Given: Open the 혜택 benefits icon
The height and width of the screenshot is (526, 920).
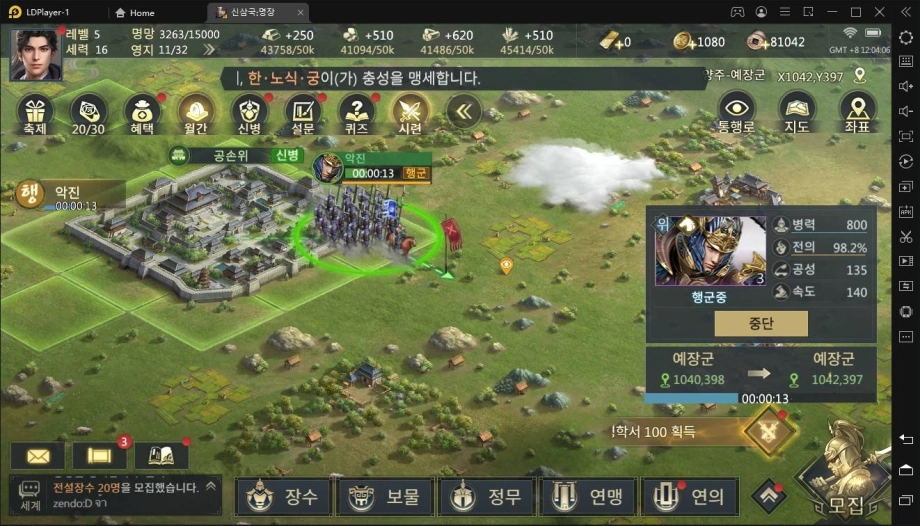Looking at the screenshot, I should pyautogui.click(x=142, y=113).
